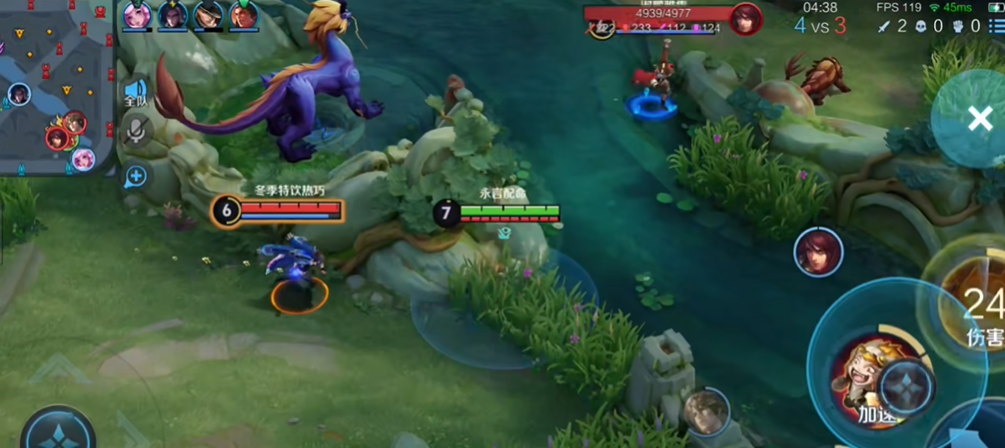Unmute the crossed-out microphone
Image resolution: width=1005 pixels, height=448 pixels.
click(x=136, y=131)
